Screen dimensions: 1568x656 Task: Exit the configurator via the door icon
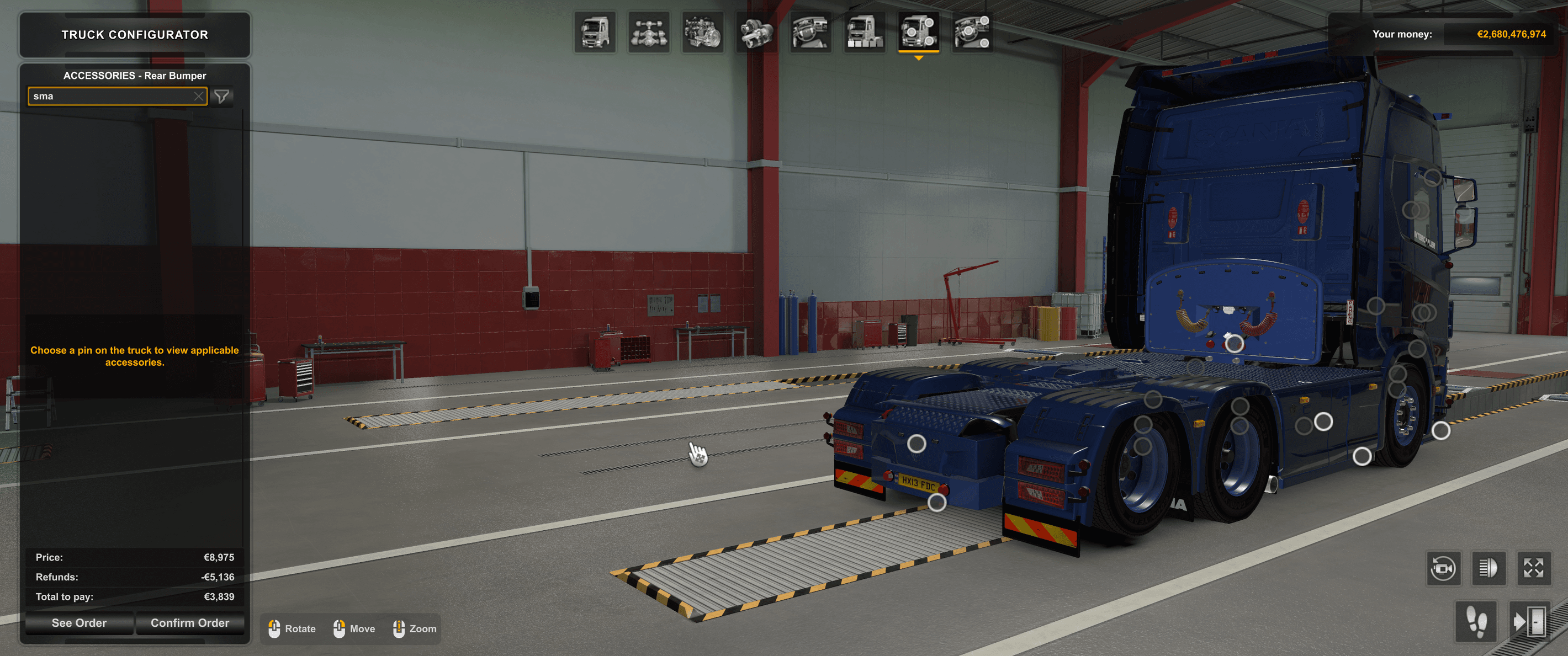point(1532,622)
